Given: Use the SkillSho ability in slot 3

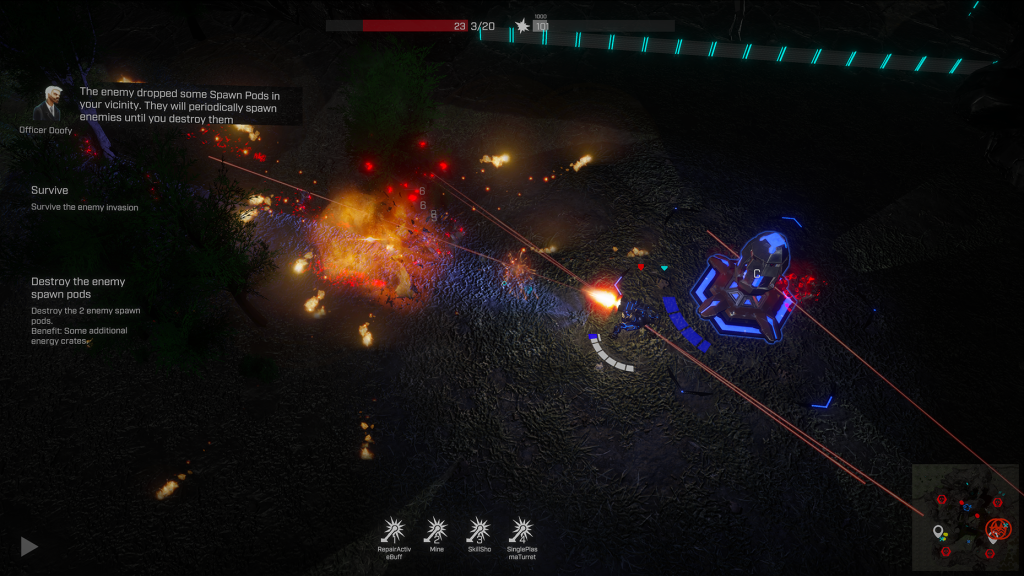Looking at the screenshot, I should [479, 530].
